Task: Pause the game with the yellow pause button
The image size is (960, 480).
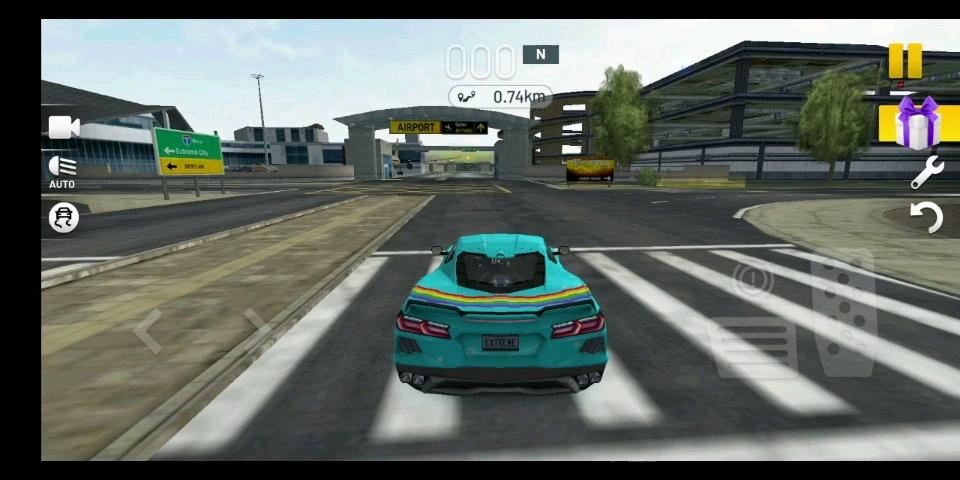Action: click(905, 61)
